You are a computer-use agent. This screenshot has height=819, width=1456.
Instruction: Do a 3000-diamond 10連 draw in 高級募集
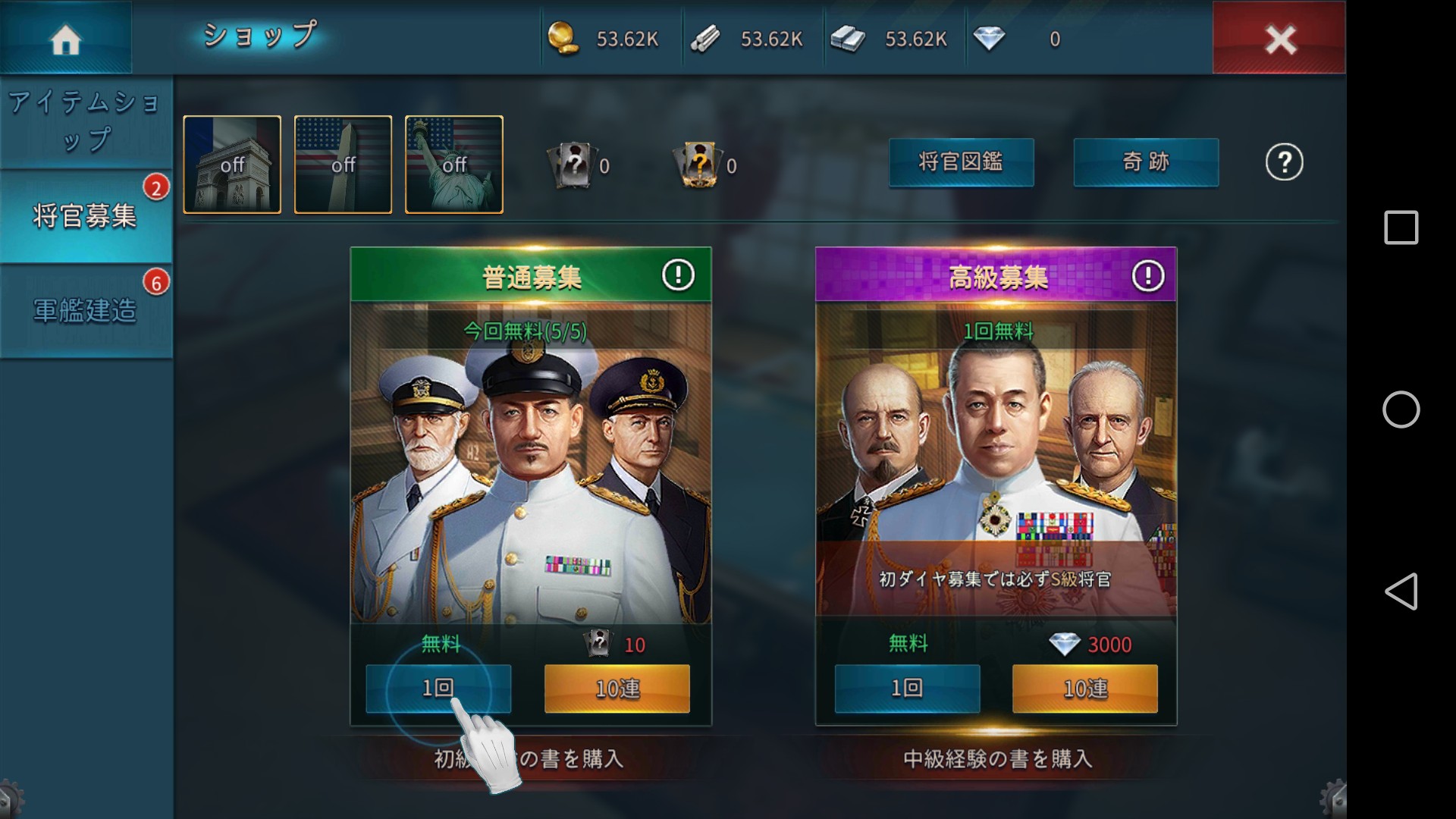[x=1084, y=689]
